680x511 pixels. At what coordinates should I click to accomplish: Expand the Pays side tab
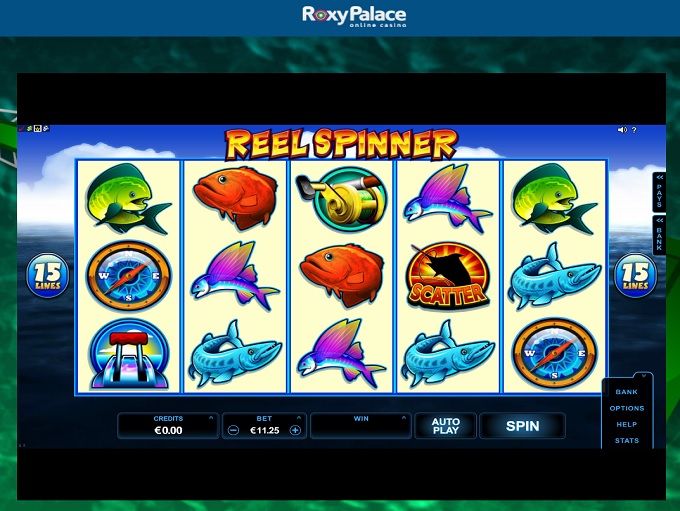coord(659,190)
